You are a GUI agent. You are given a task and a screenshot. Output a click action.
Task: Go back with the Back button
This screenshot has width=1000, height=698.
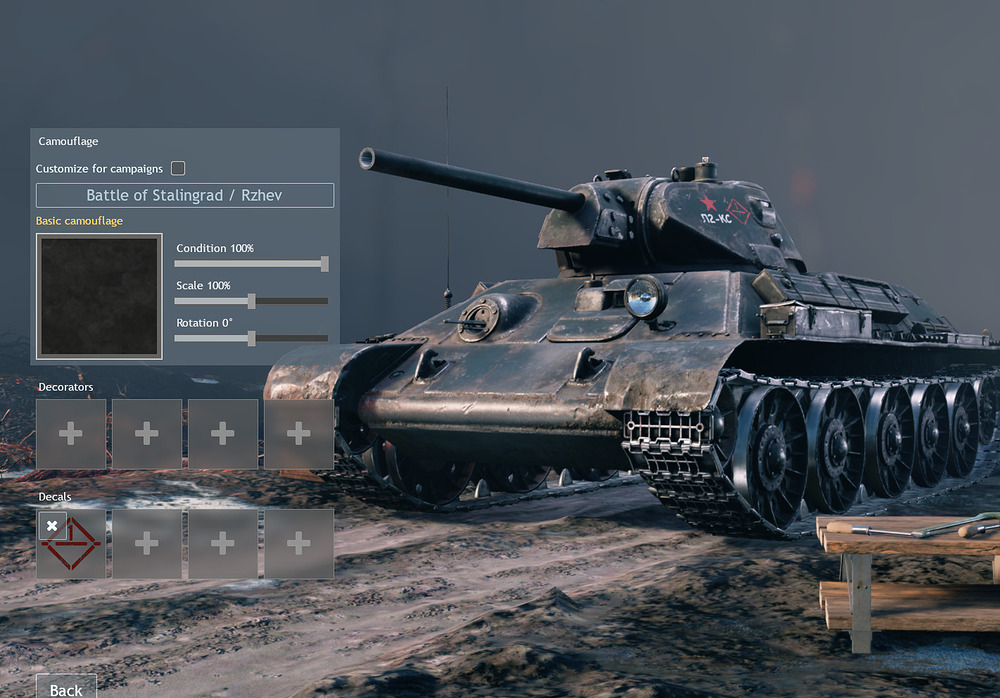tap(66, 688)
